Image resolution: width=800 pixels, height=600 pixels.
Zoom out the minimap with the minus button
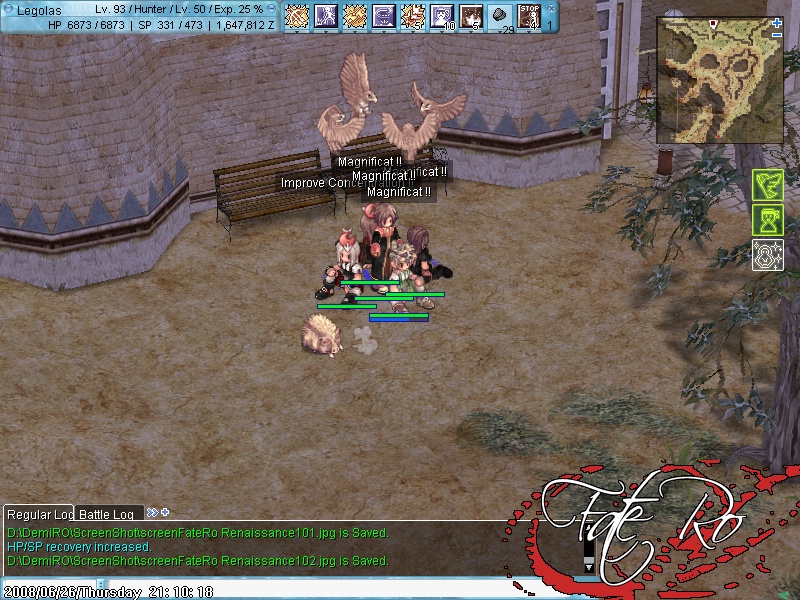click(777, 34)
